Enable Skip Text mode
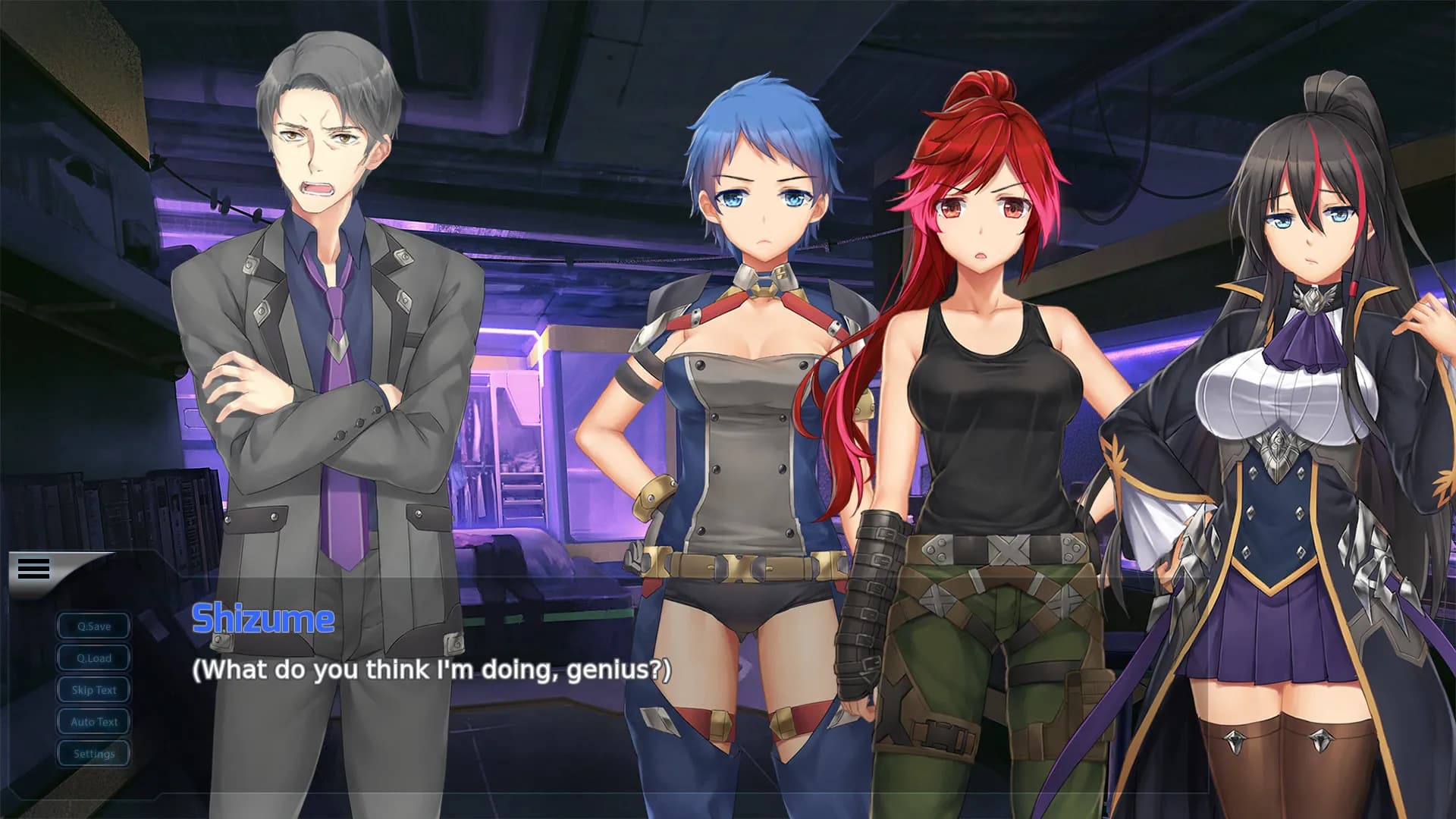Viewport: 1456px width, 819px height. pos(93,689)
